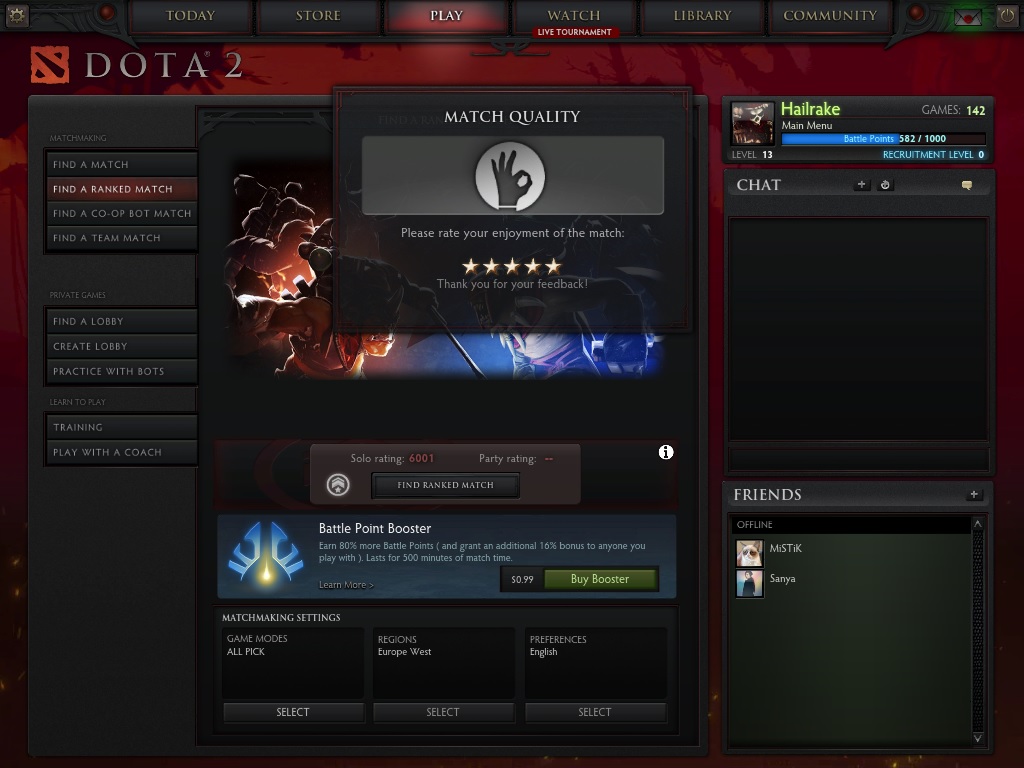This screenshot has width=1024, height=768.
Task: Open the Library tab
Action: coord(702,16)
